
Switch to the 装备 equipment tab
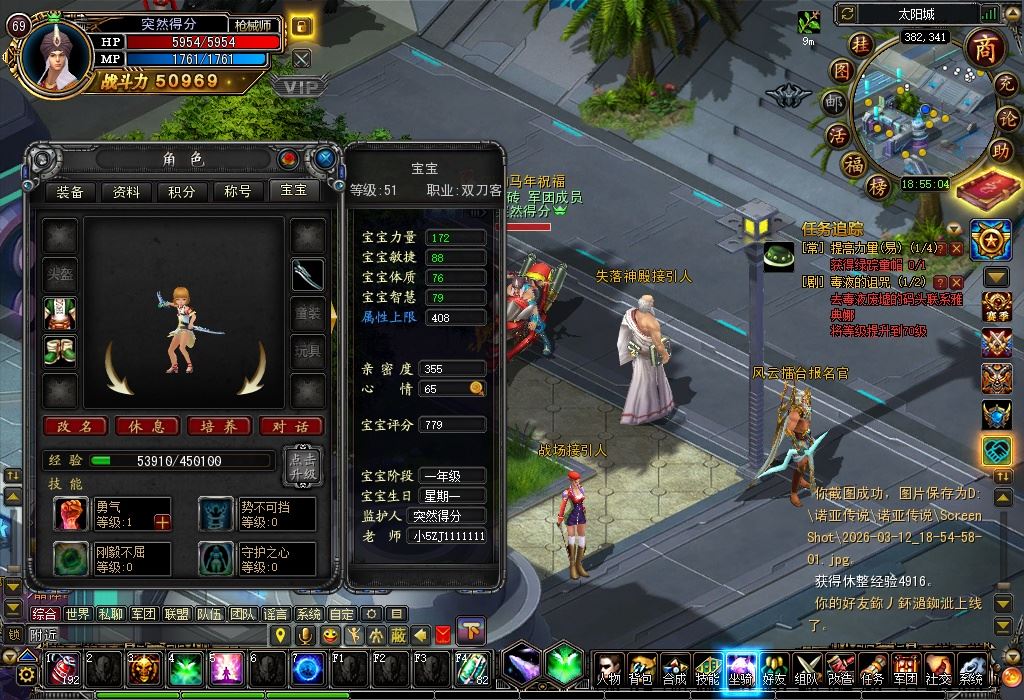[x=69, y=192]
